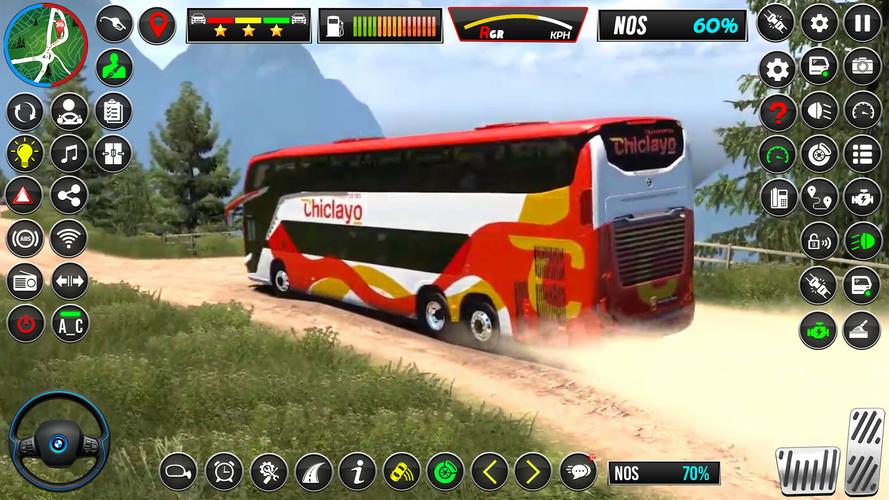The image size is (889, 500).
Task: Click the share icon
Action: (69, 195)
